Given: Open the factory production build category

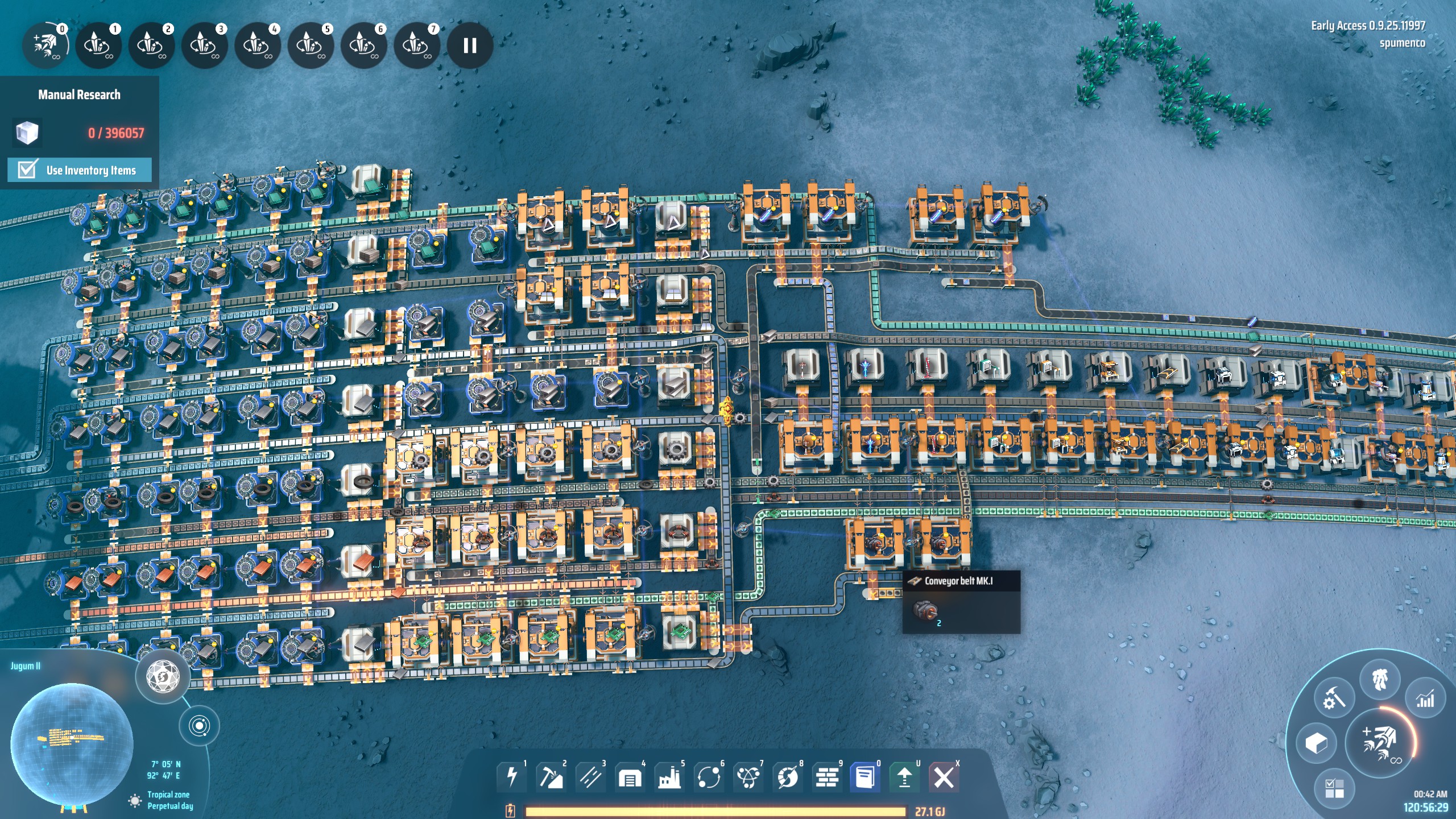Looking at the screenshot, I should click(x=669, y=777).
